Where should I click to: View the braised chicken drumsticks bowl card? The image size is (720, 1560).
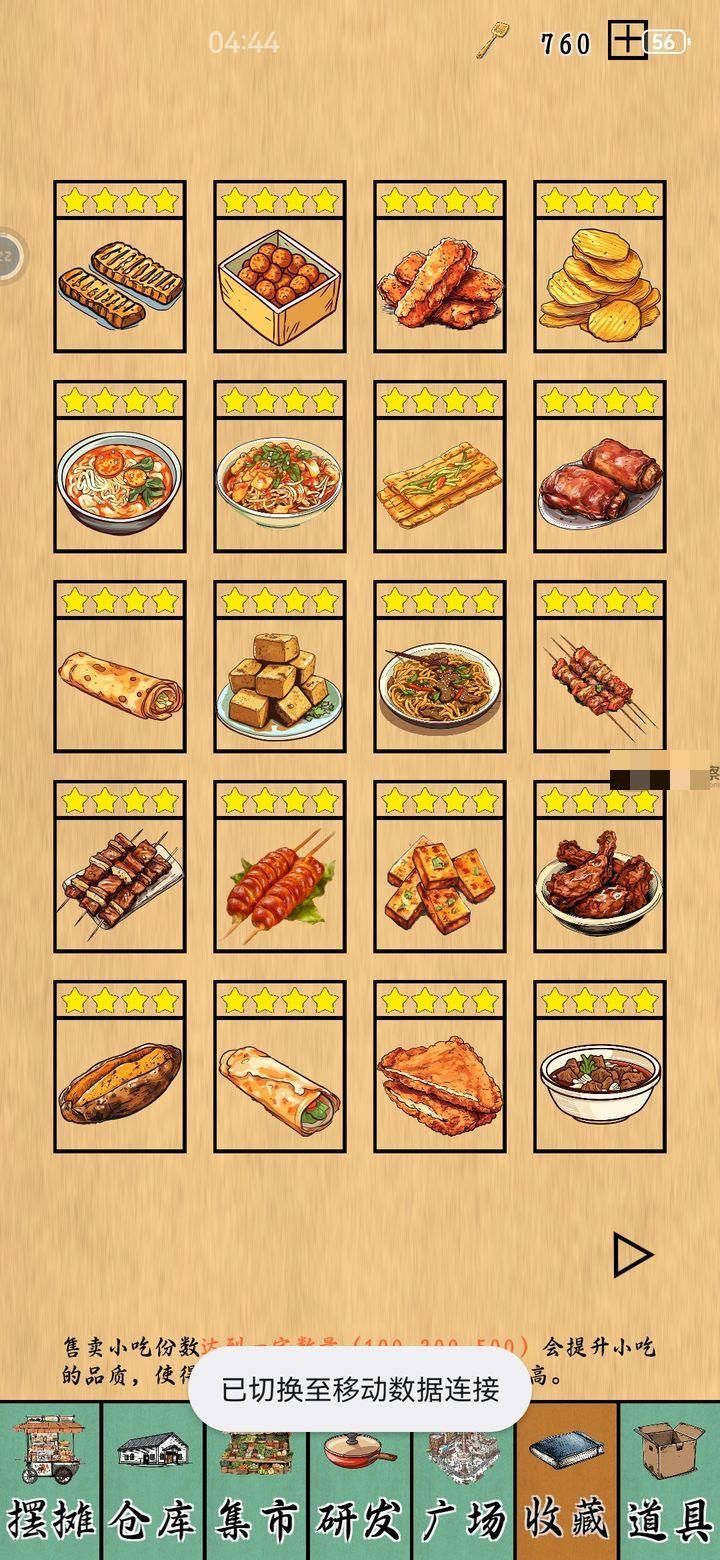(599, 867)
